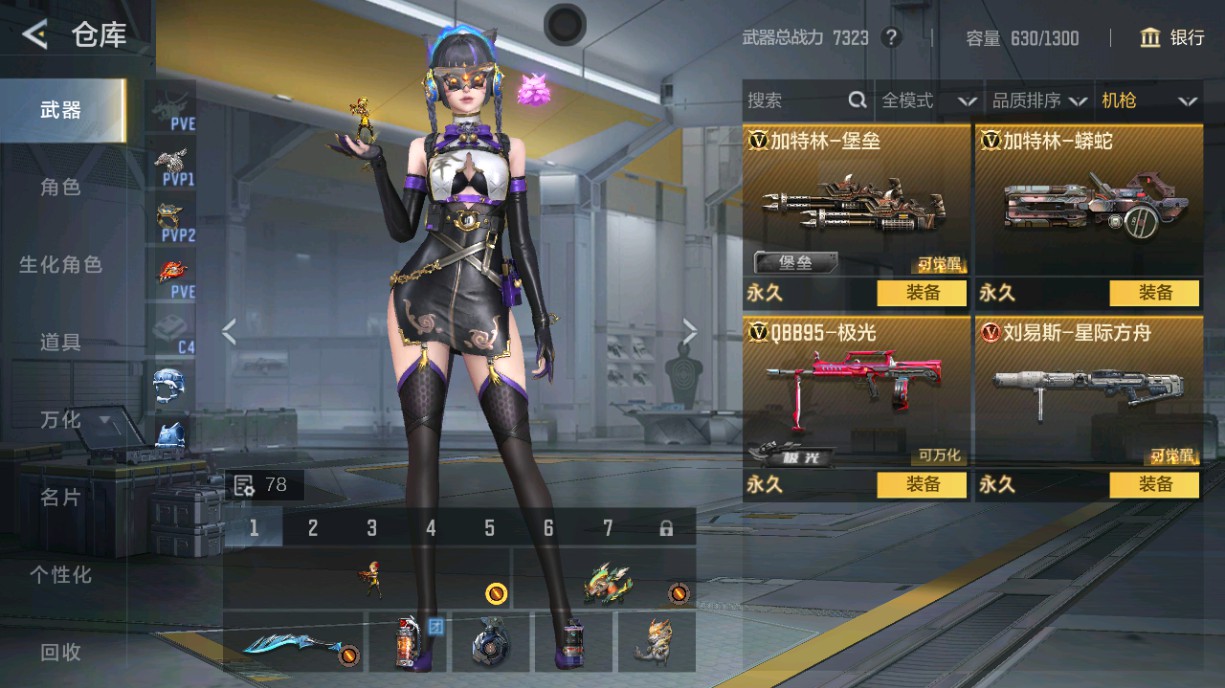The width and height of the screenshot is (1225, 688).
Task: Equip the QBB95-极光 weapon
Action: click(x=922, y=485)
